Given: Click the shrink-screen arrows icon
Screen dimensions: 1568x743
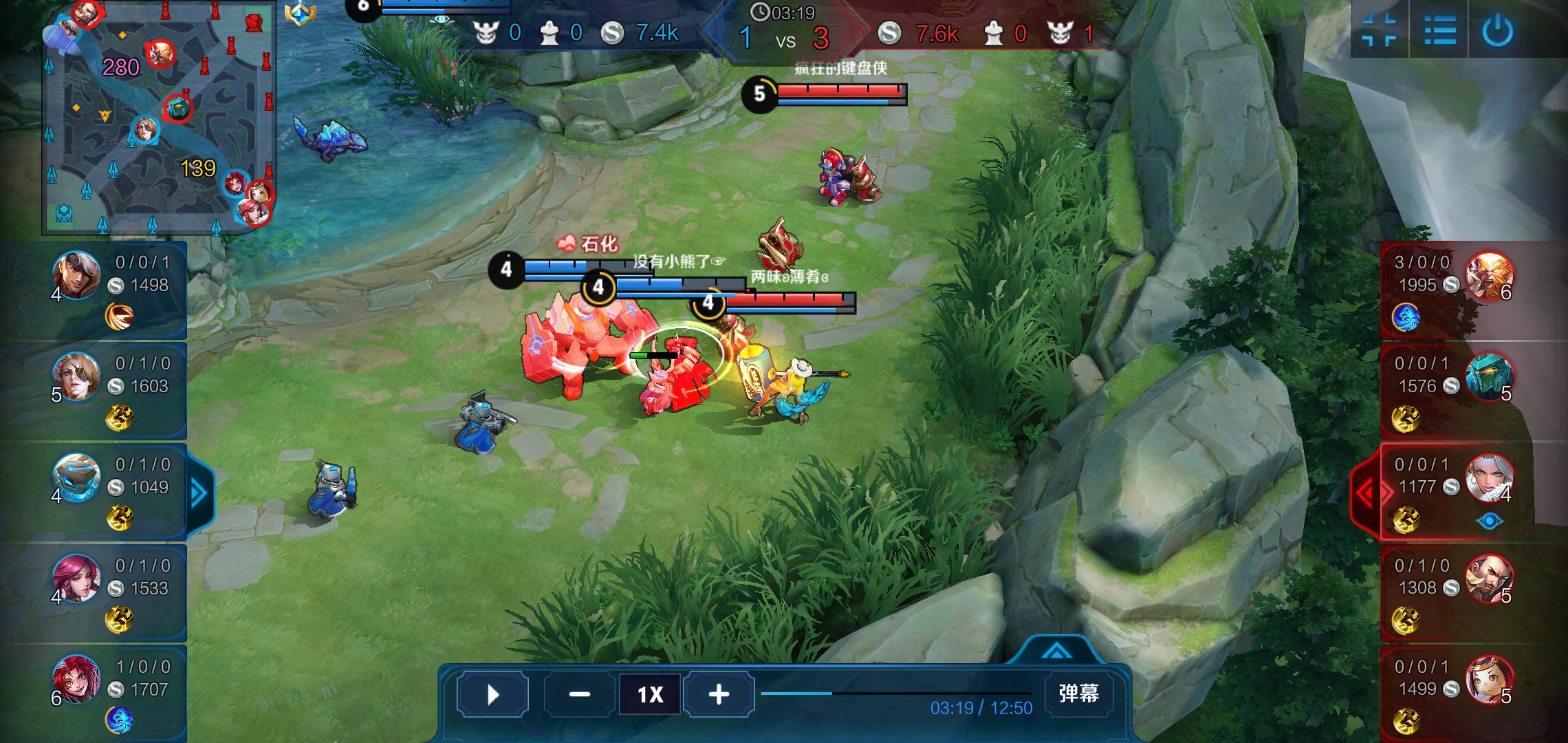Looking at the screenshot, I should [1380, 30].
